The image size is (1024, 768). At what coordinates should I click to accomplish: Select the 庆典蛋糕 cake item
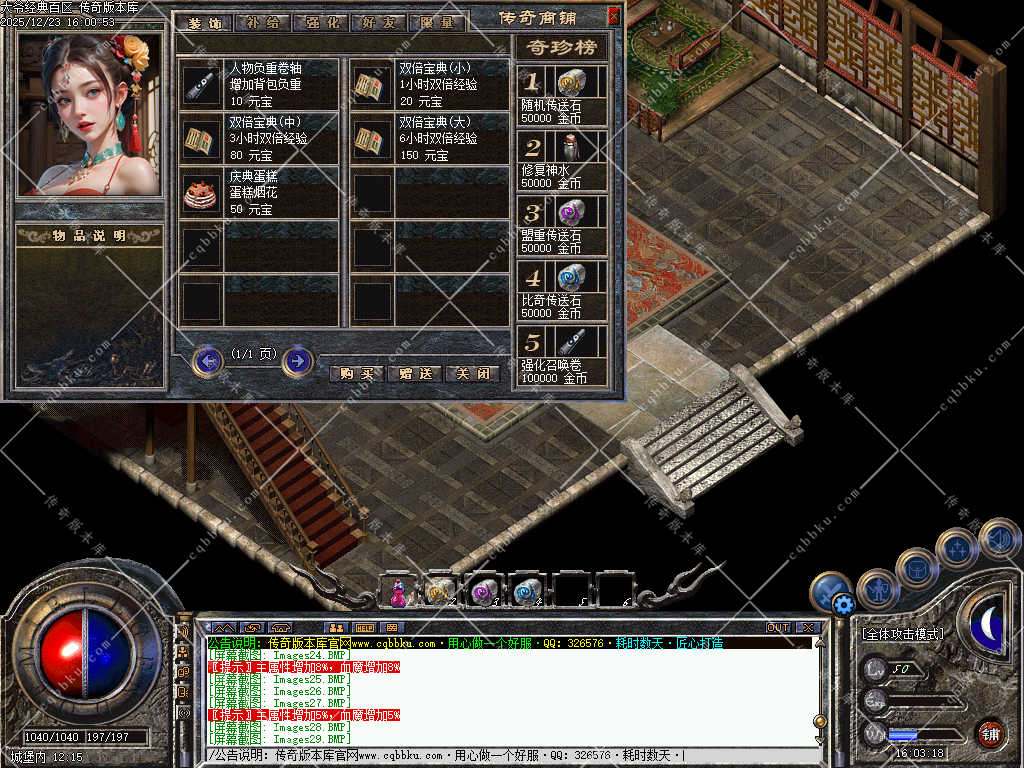[x=202, y=194]
